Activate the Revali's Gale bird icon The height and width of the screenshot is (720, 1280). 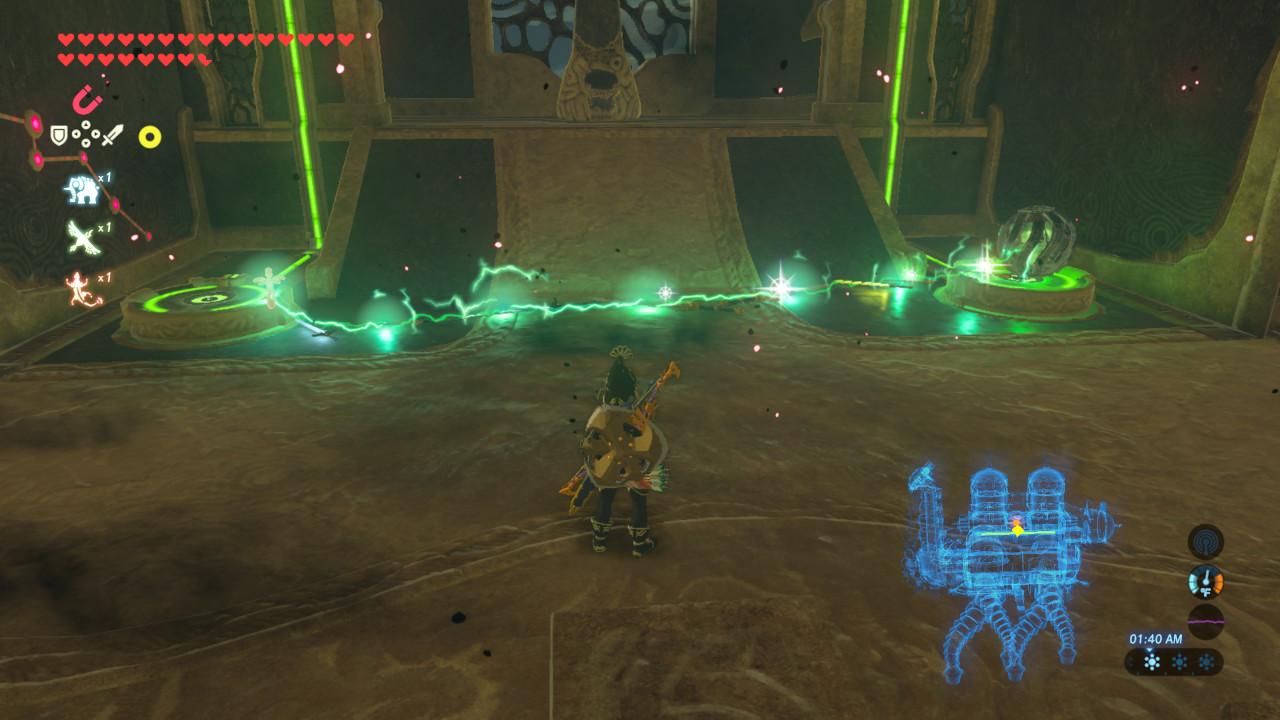(x=82, y=235)
